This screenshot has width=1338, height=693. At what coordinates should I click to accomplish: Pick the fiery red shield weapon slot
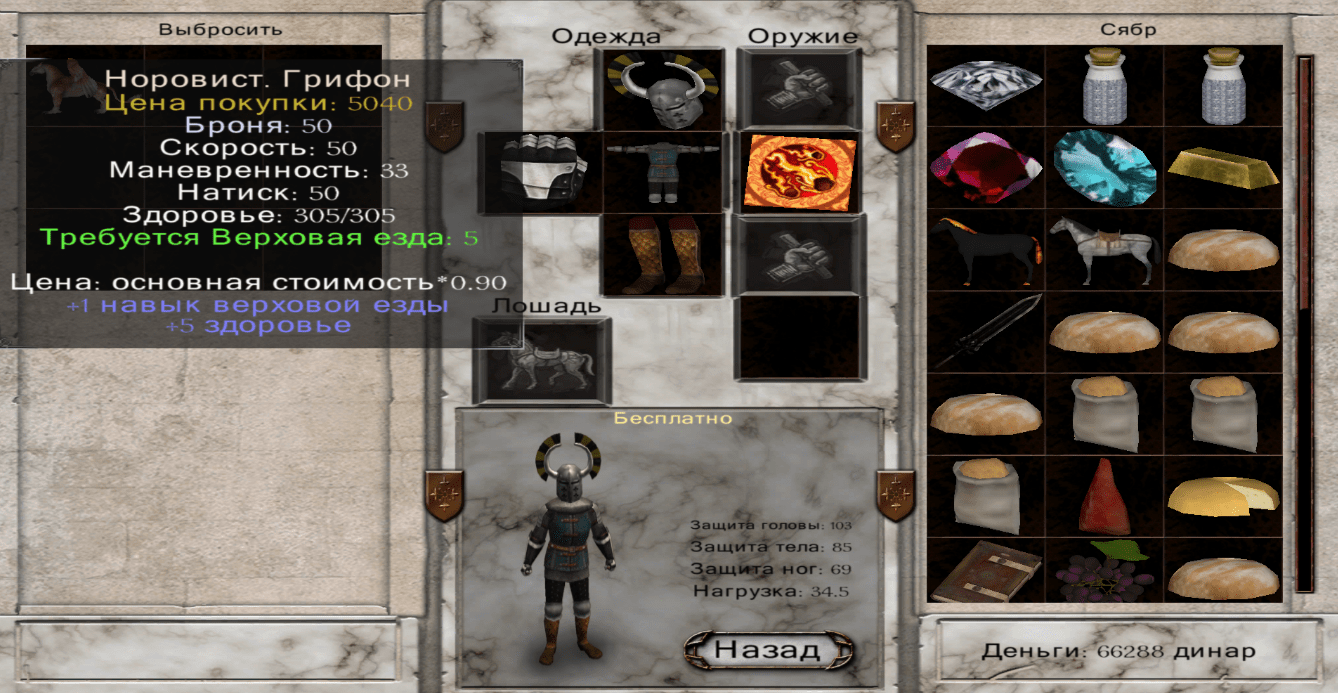click(799, 172)
